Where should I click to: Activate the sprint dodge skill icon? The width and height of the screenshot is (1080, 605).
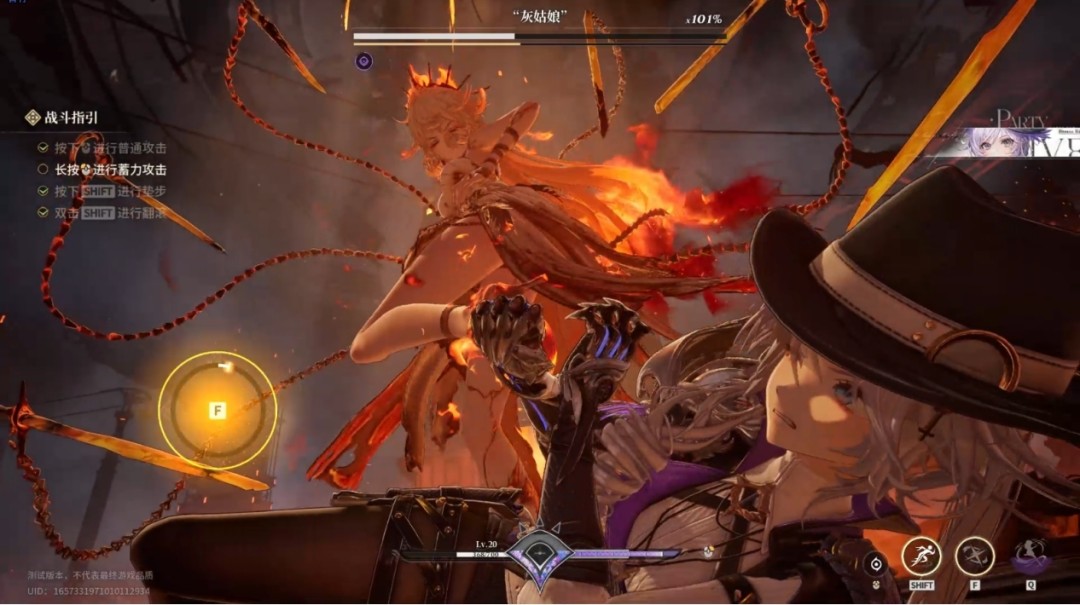[x=921, y=557]
